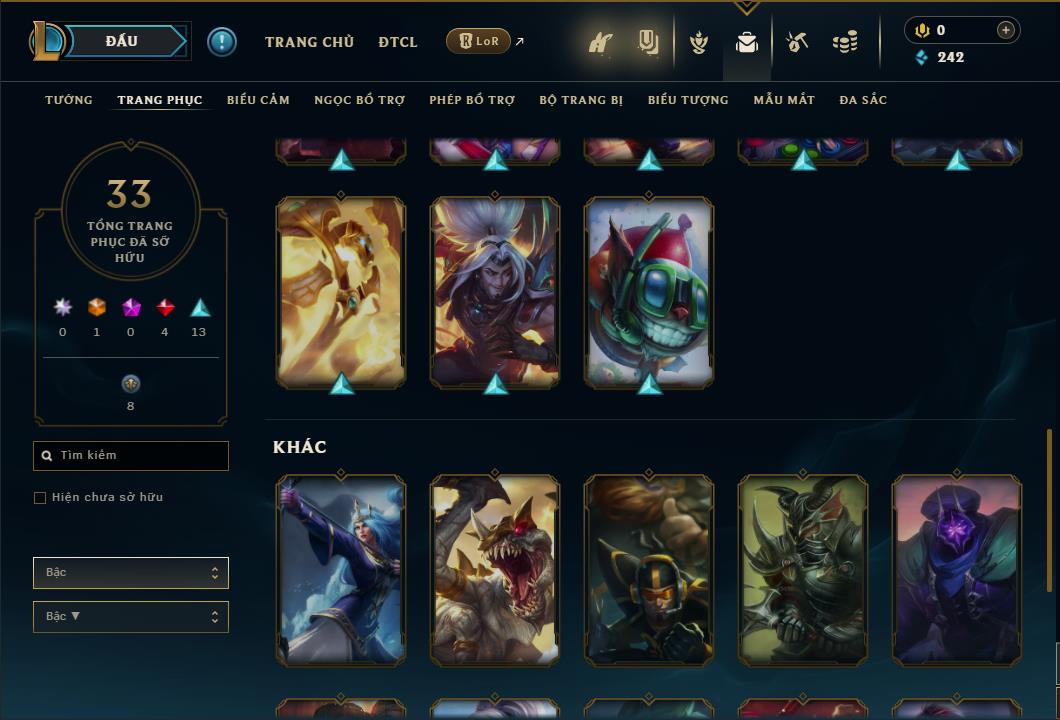The height and width of the screenshot is (720, 1060).
Task: Select the BIỂU CẢM tab
Action: [x=258, y=100]
